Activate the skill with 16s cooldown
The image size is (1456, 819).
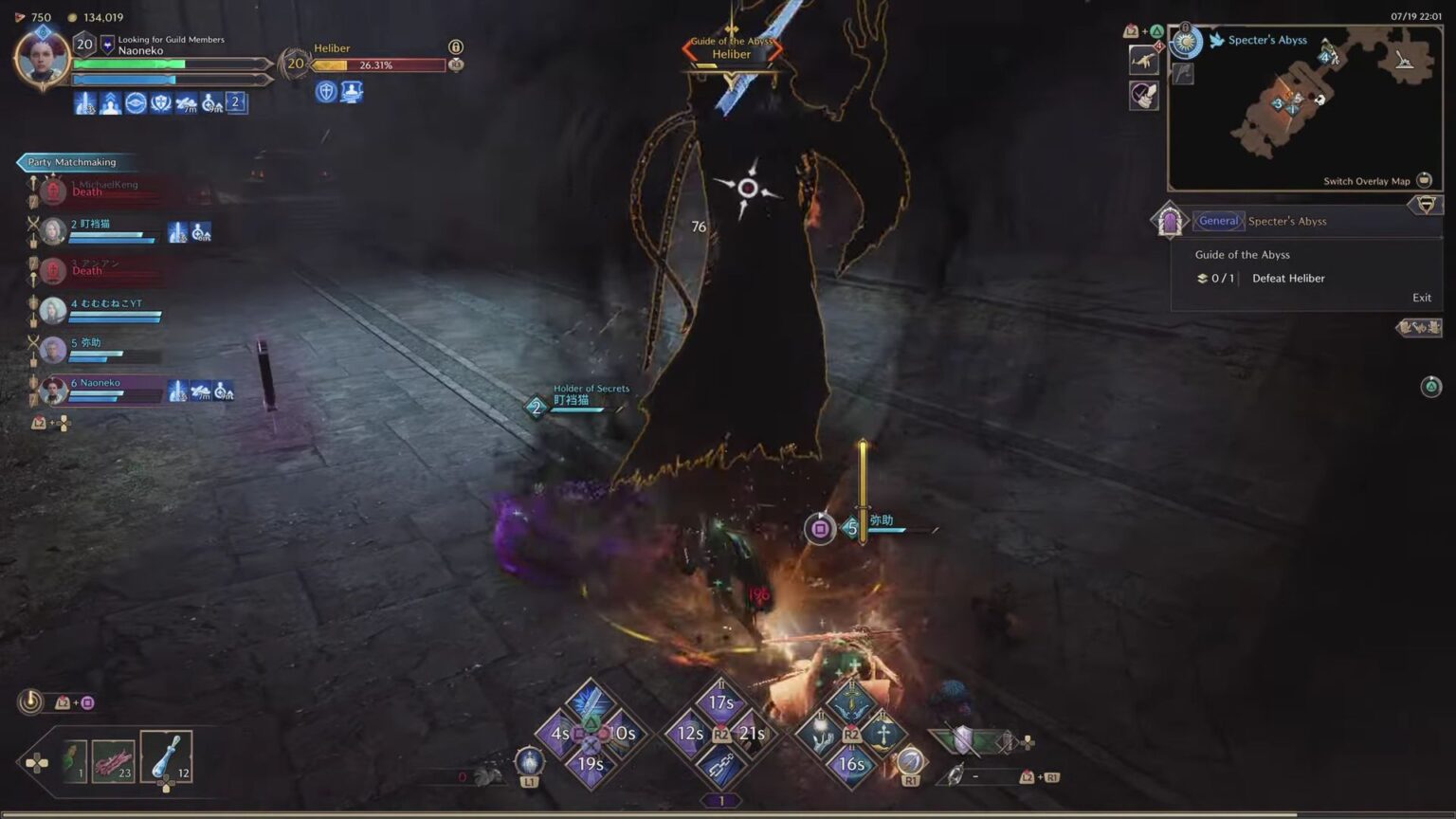[850, 764]
